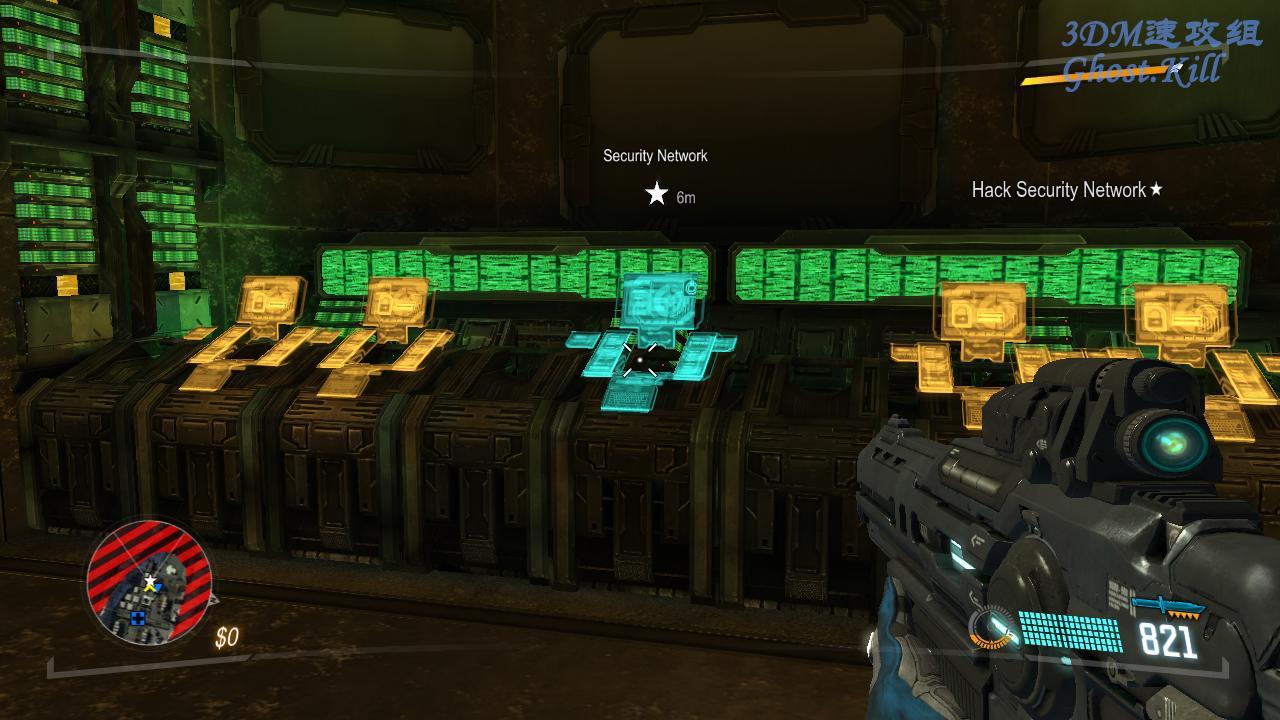Select the Hack Security Network objective
This screenshot has width=1280, height=720.
(x=1066, y=190)
